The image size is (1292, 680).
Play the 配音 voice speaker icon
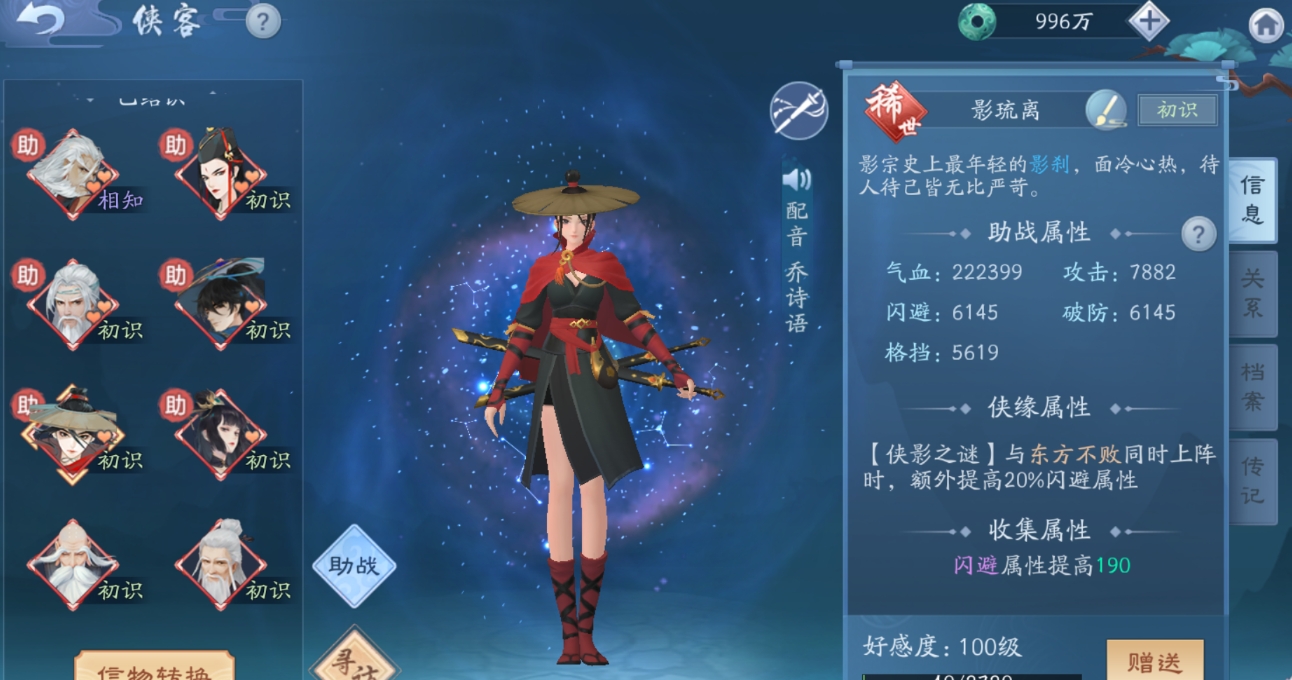click(x=797, y=180)
